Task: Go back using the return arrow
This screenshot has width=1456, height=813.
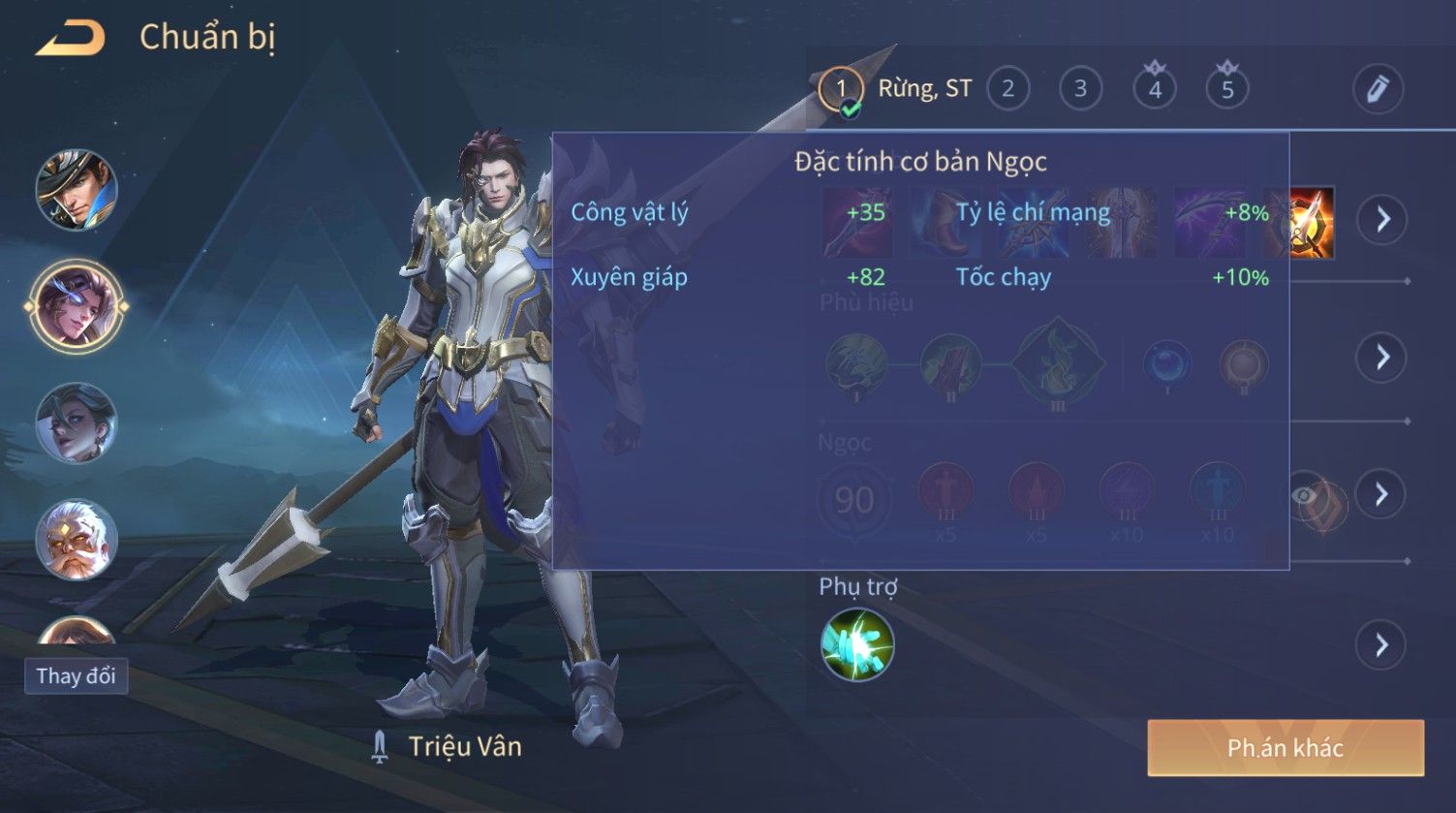Action: [70, 39]
